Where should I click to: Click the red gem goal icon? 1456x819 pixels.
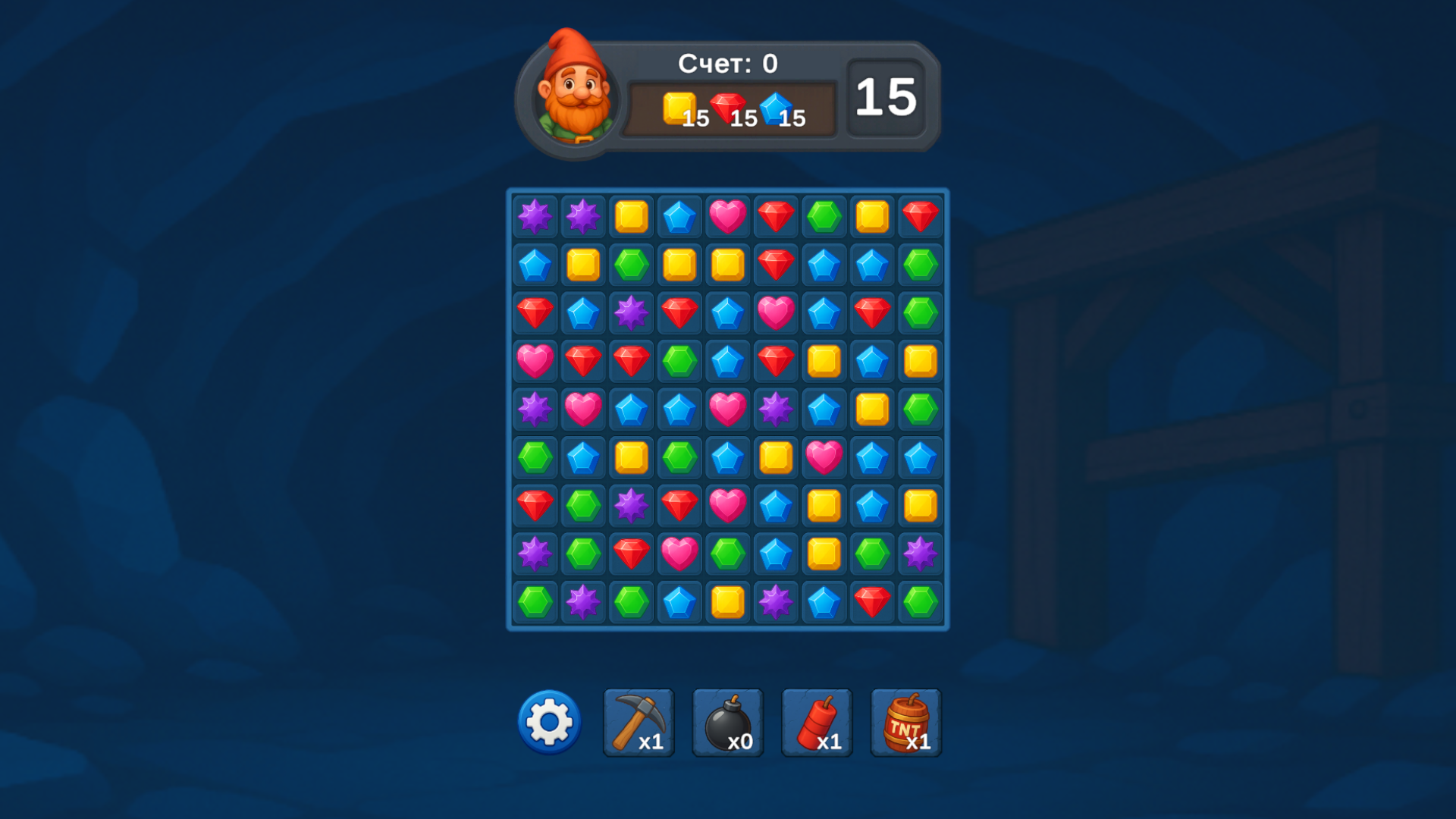coord(726,106)
